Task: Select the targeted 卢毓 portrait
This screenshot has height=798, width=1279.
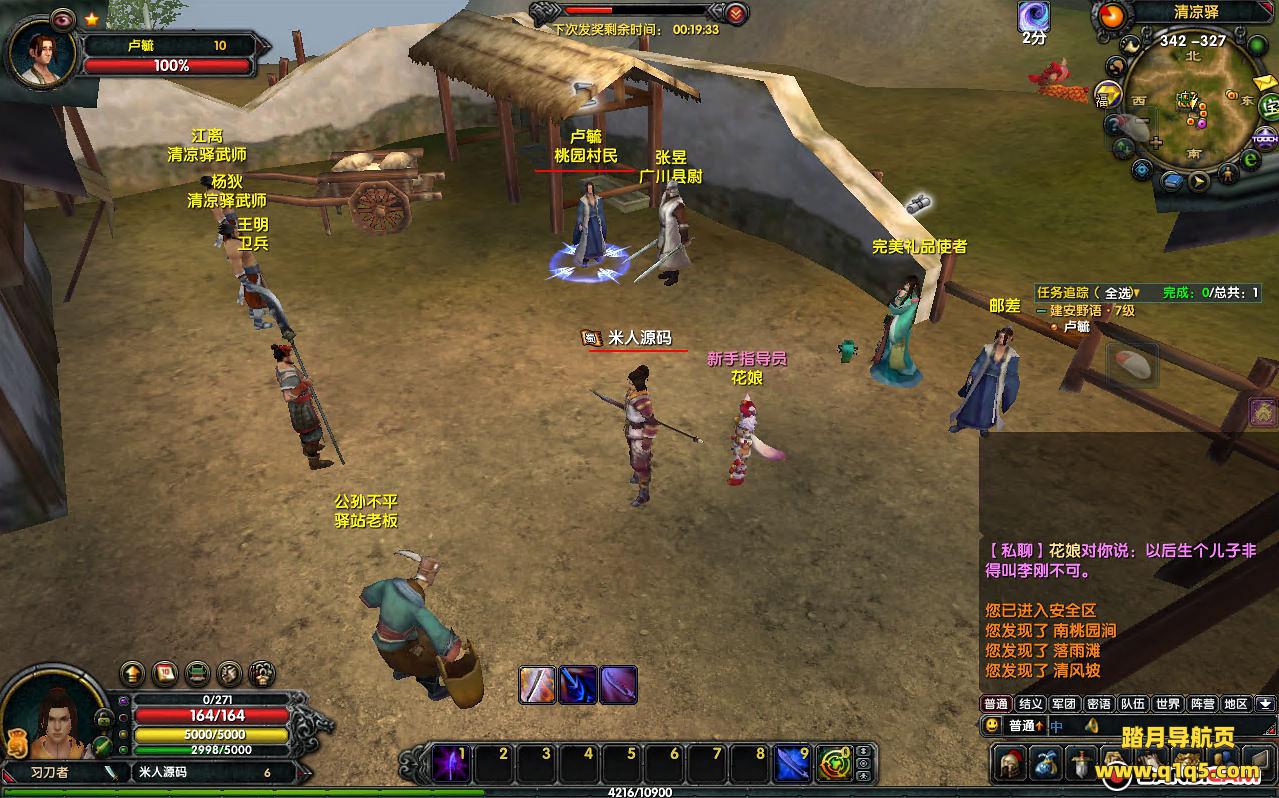Action: pos(43,50)
